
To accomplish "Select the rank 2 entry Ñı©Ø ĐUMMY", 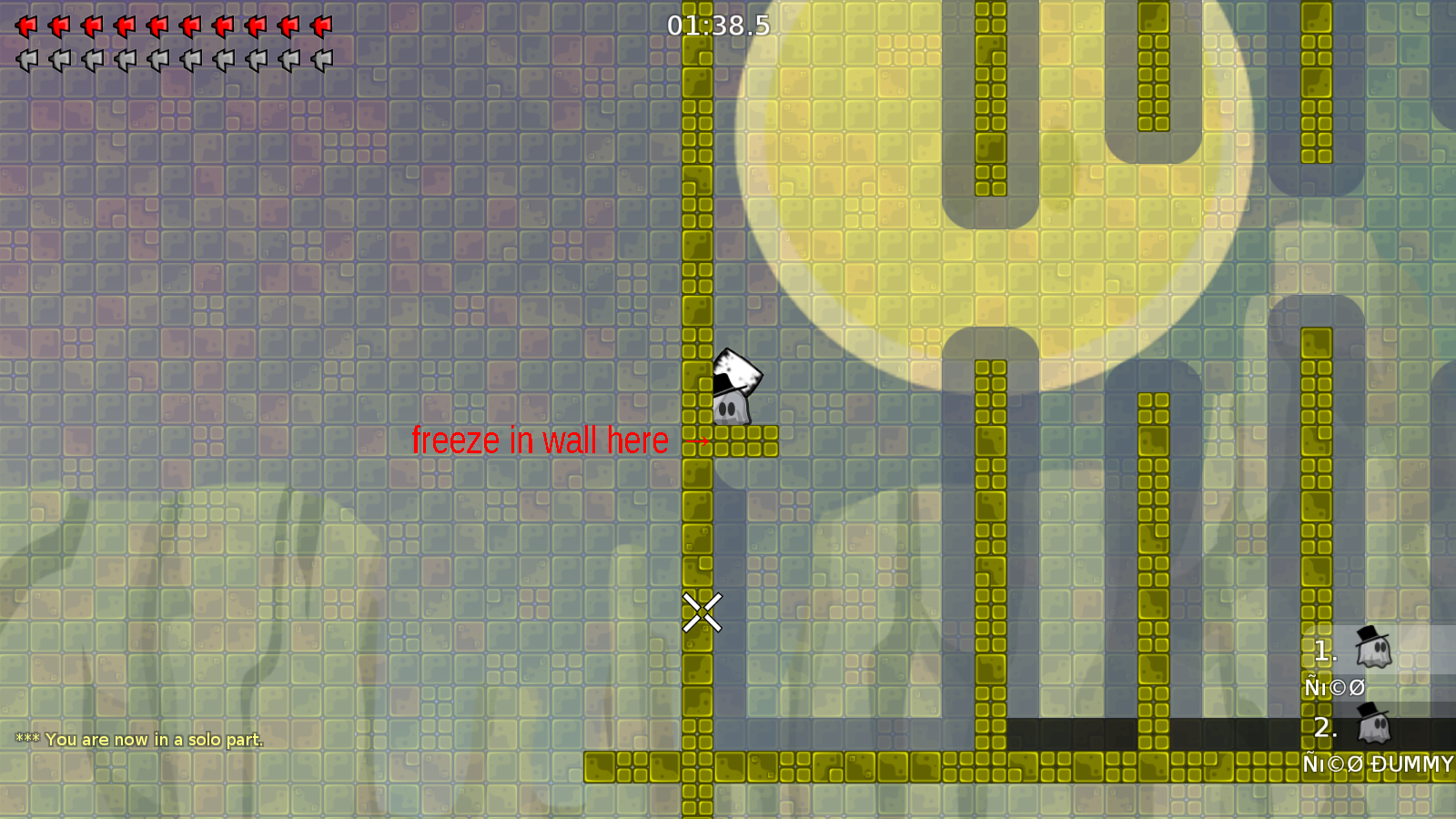I will pyautogui.click(x=1380, y=765).
